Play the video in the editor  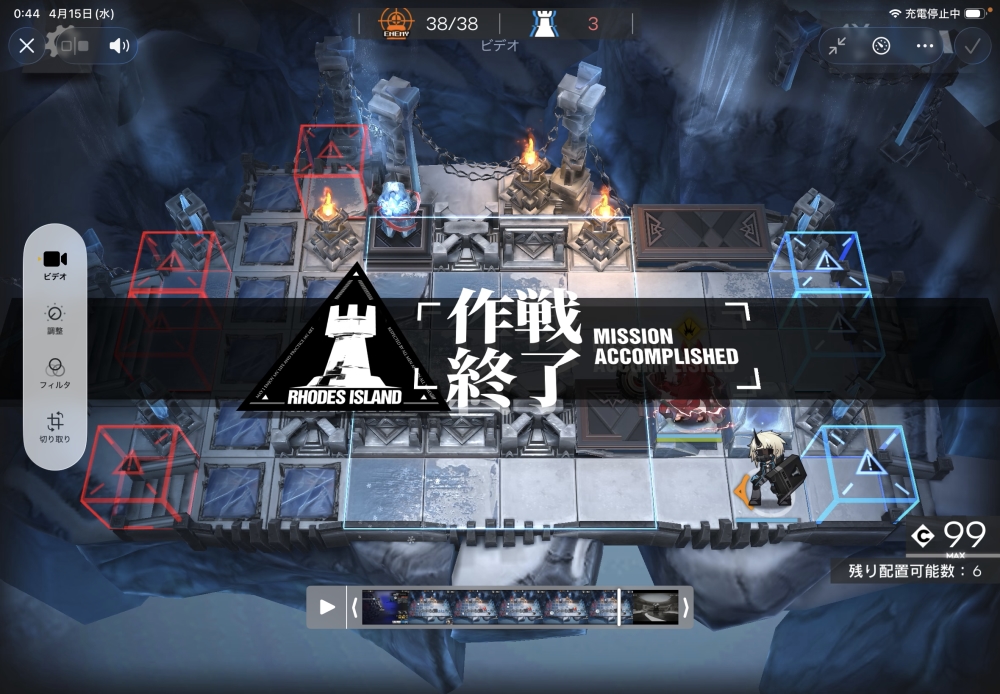point(327,607)
